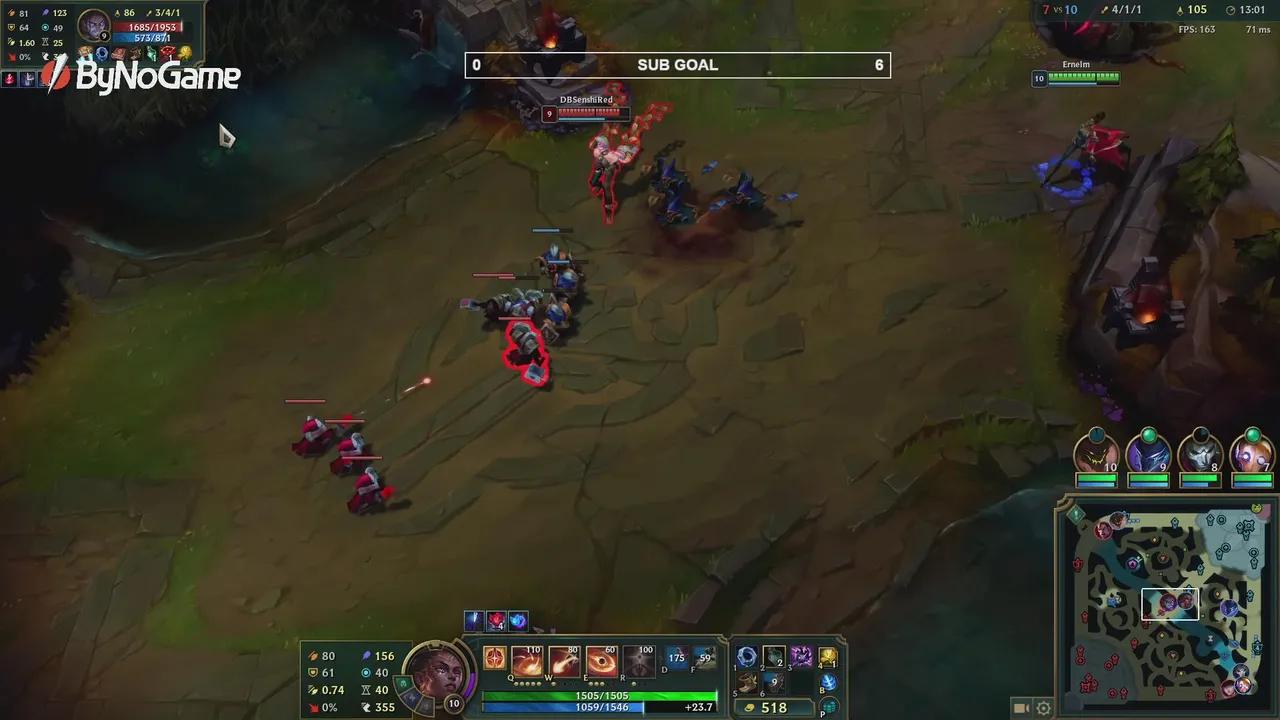Use the Flash summoner spell in slot D
Screen dimensions: 1280x720
(677, 659)
